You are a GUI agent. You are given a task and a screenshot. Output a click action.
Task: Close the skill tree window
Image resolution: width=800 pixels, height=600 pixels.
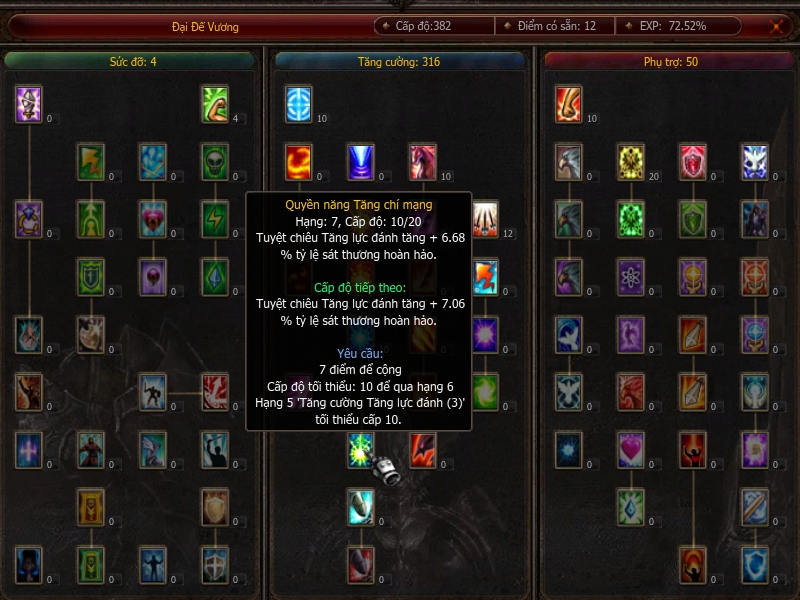776,27
